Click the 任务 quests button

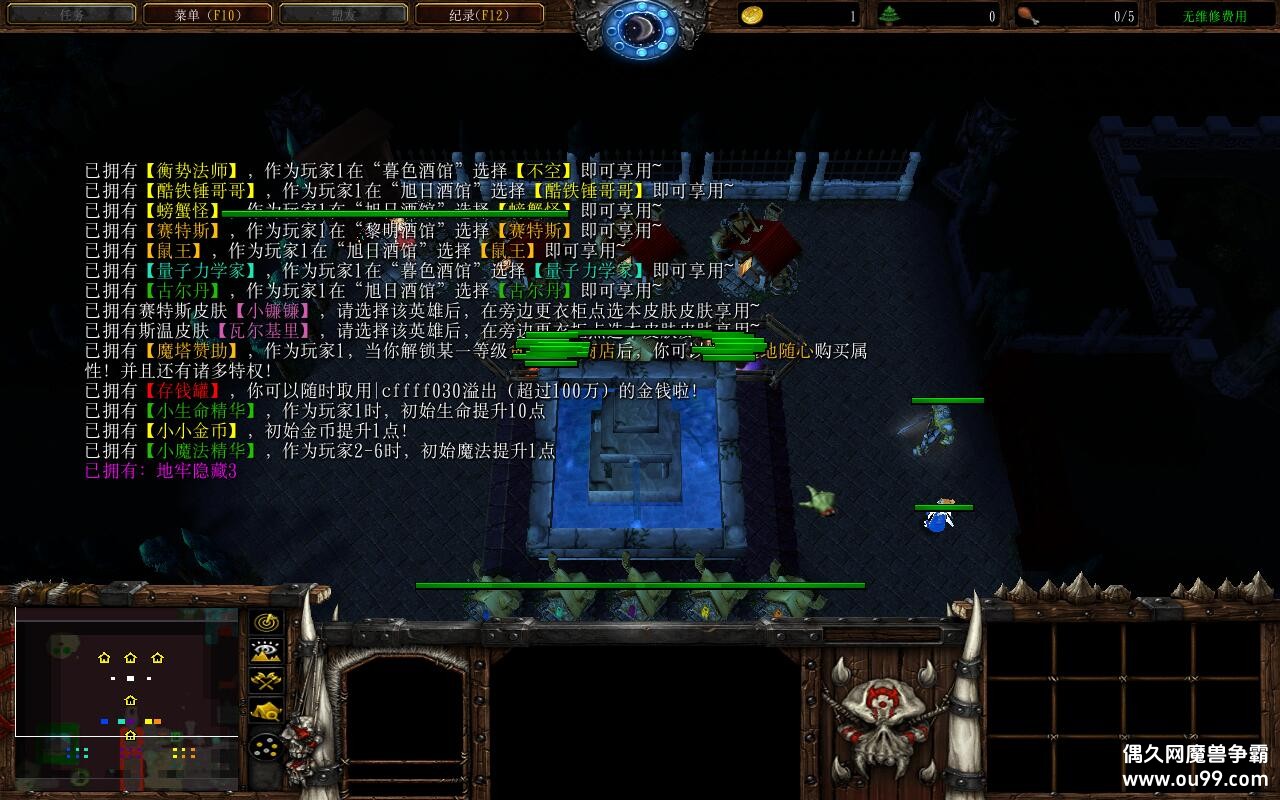(70, 14)
